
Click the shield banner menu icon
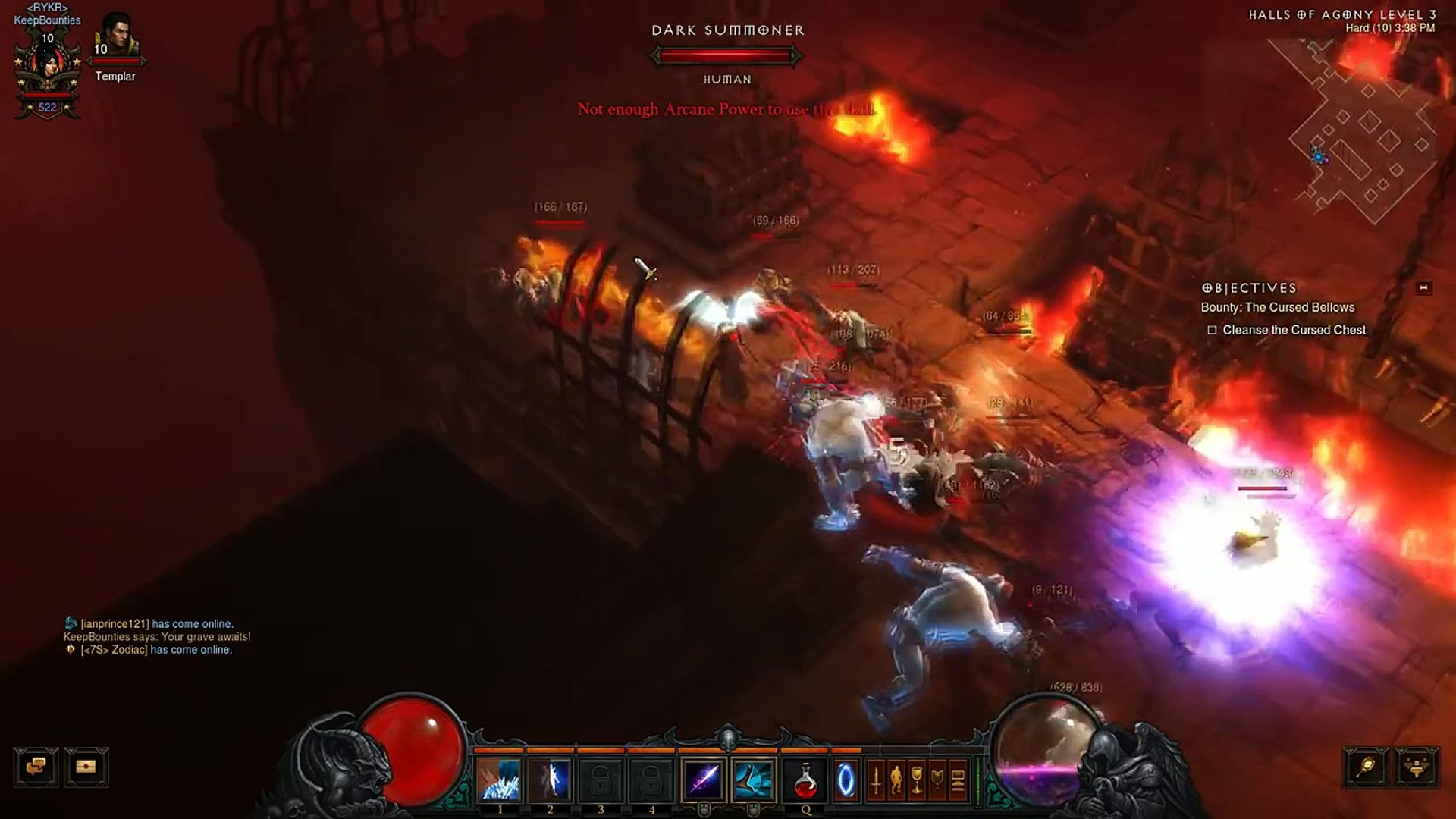coord(937,781)
